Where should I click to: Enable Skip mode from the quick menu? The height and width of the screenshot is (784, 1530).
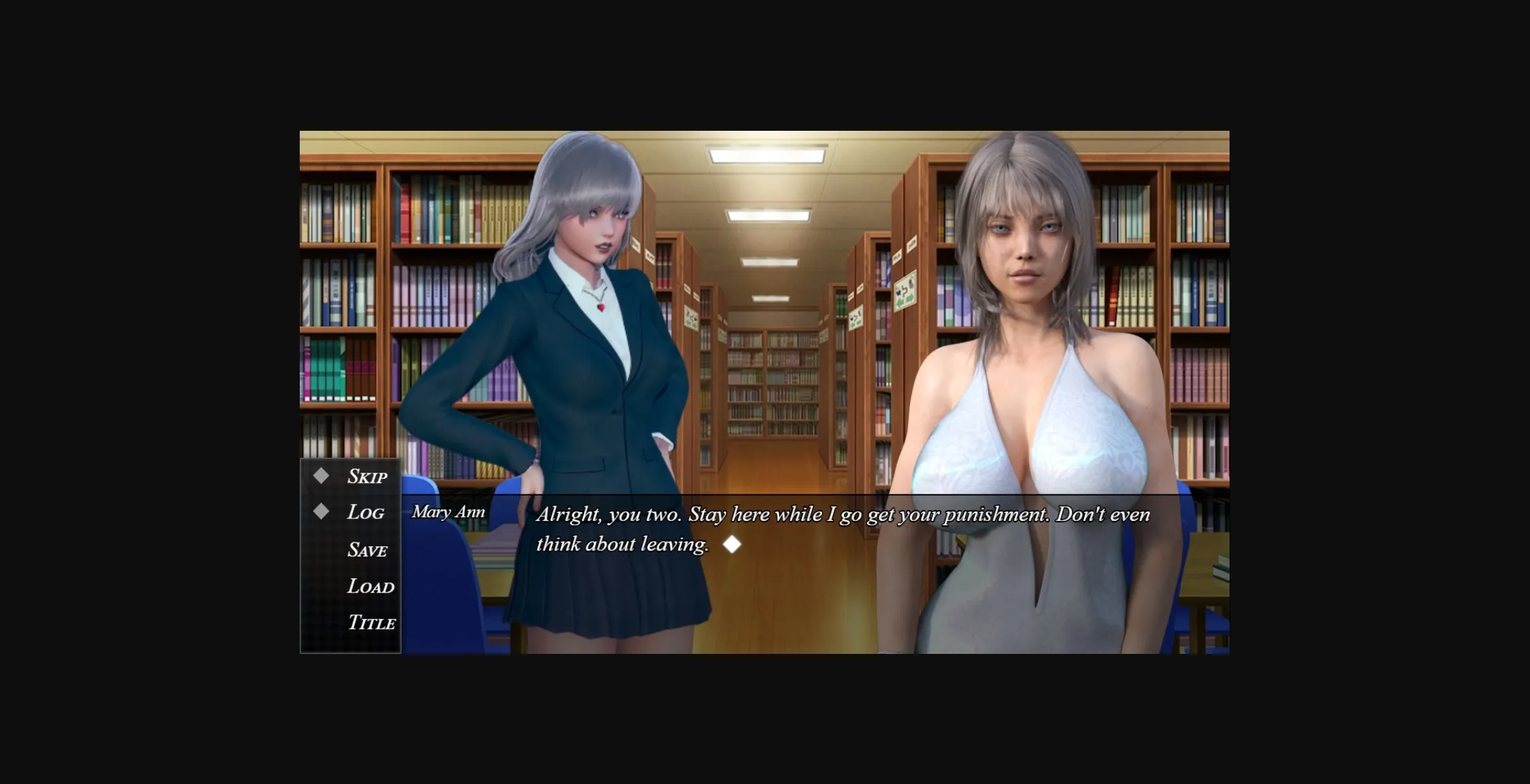[366, 475]
